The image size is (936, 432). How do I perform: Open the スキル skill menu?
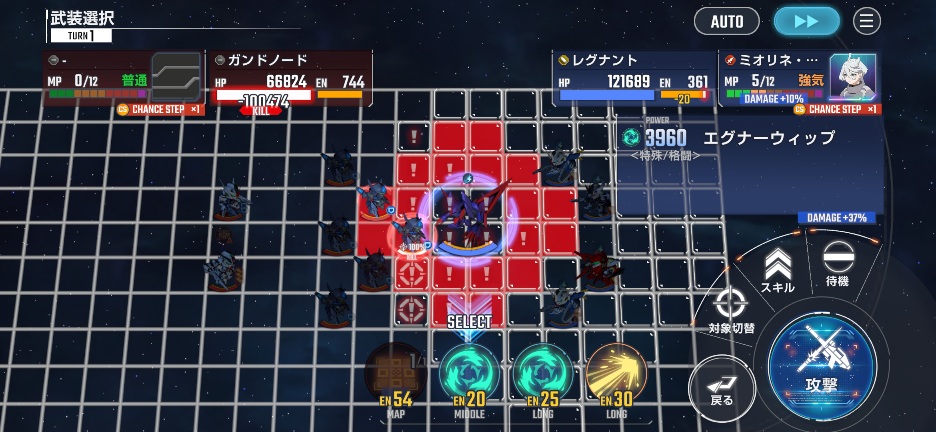click(x=777, y=271)
